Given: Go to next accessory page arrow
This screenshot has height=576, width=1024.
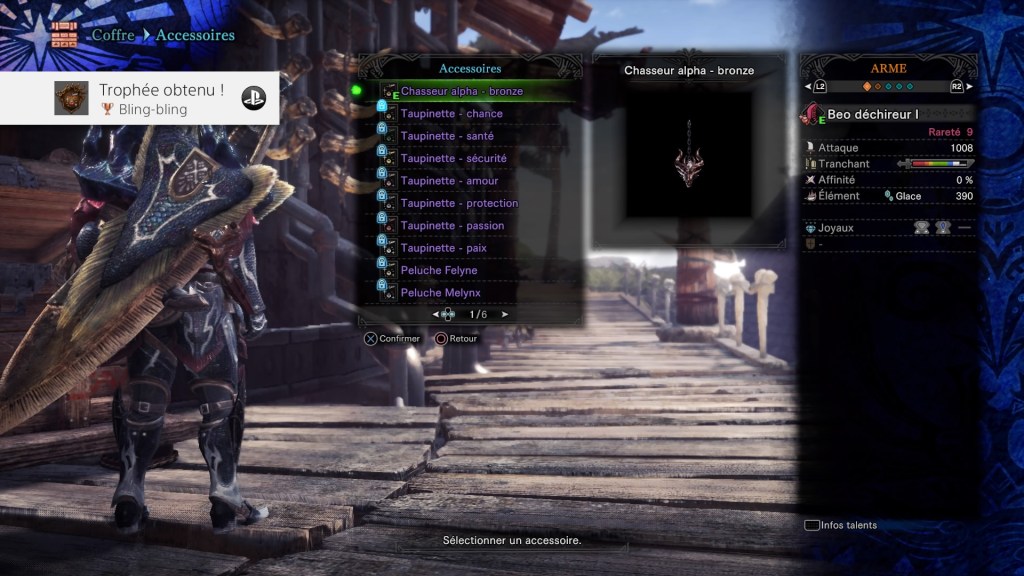Looking at the screenshot, I should point(504,314).
